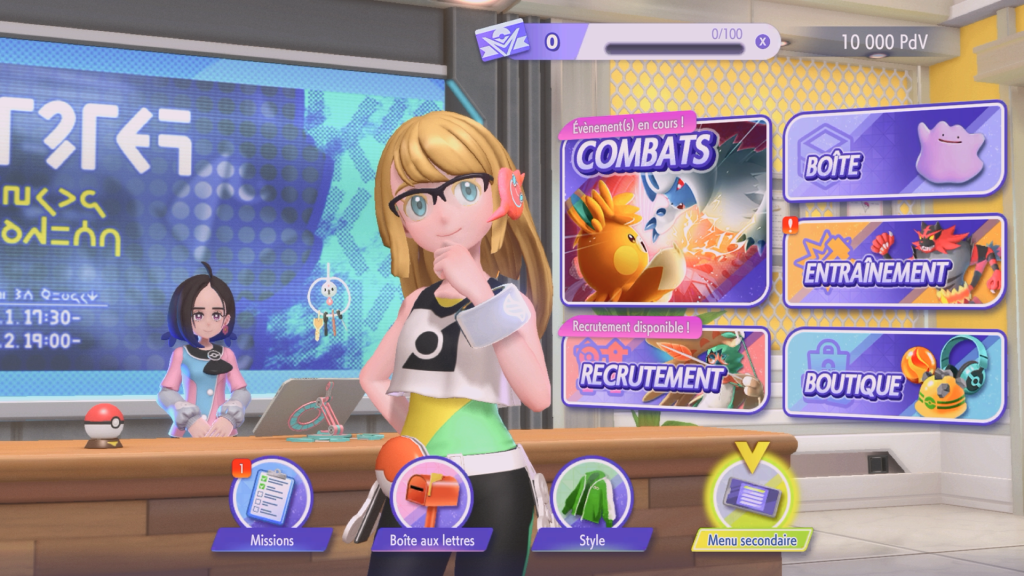Click the rank points badge icon
The image size is (1024, 576).
tap(501, 41)
